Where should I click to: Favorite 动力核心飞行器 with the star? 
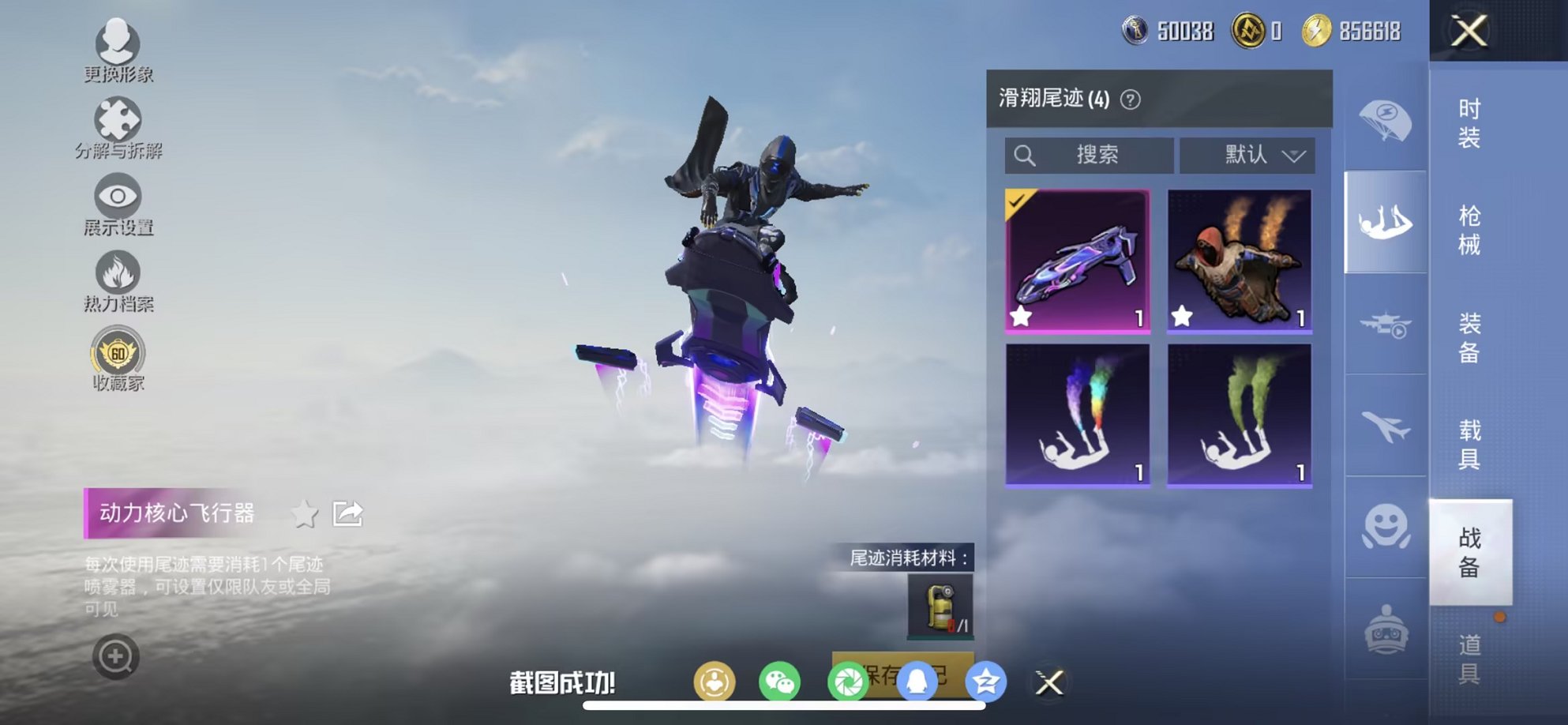(x=305, y=513)
